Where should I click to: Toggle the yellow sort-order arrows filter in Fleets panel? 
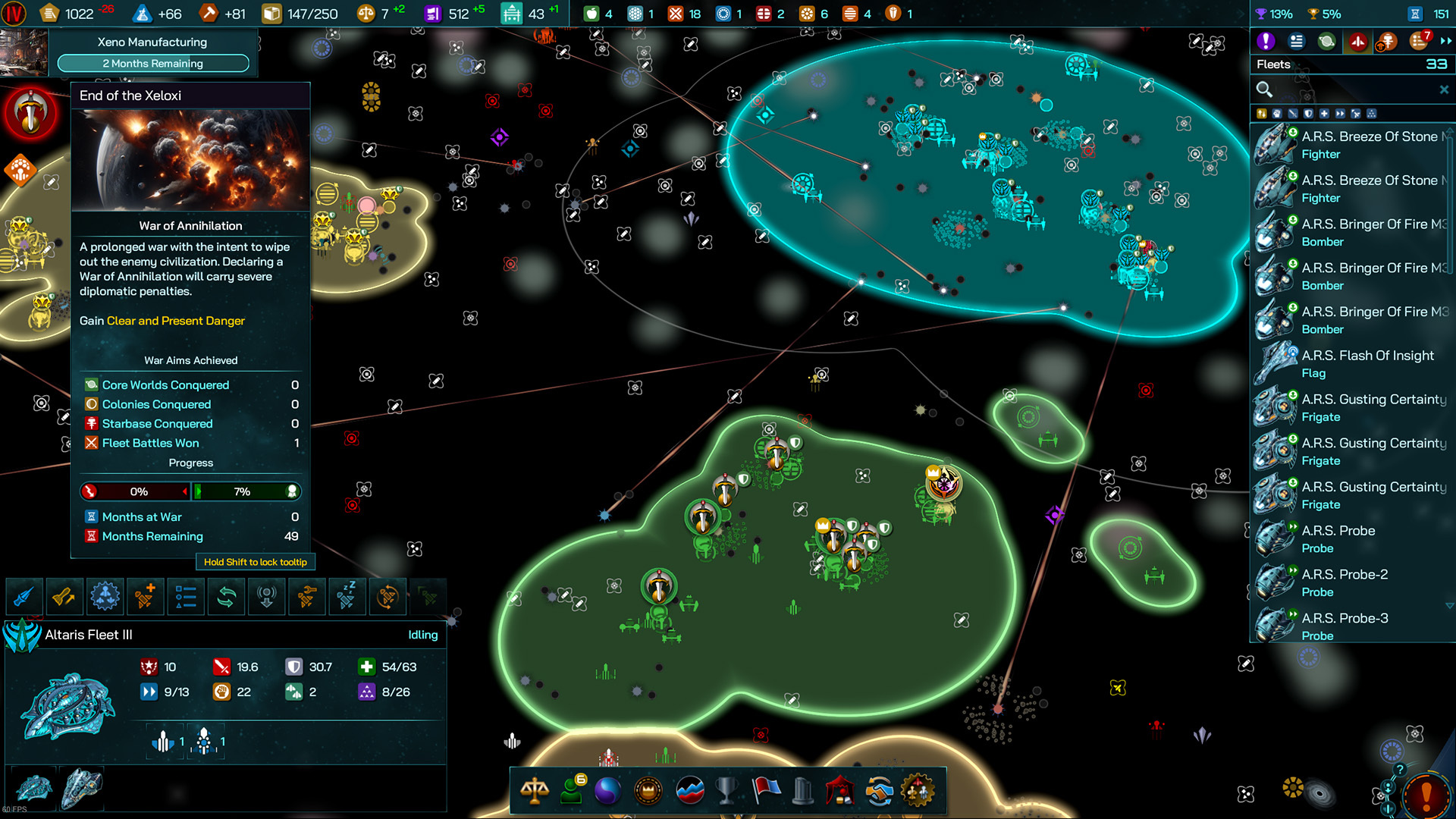coord(1262,114)
